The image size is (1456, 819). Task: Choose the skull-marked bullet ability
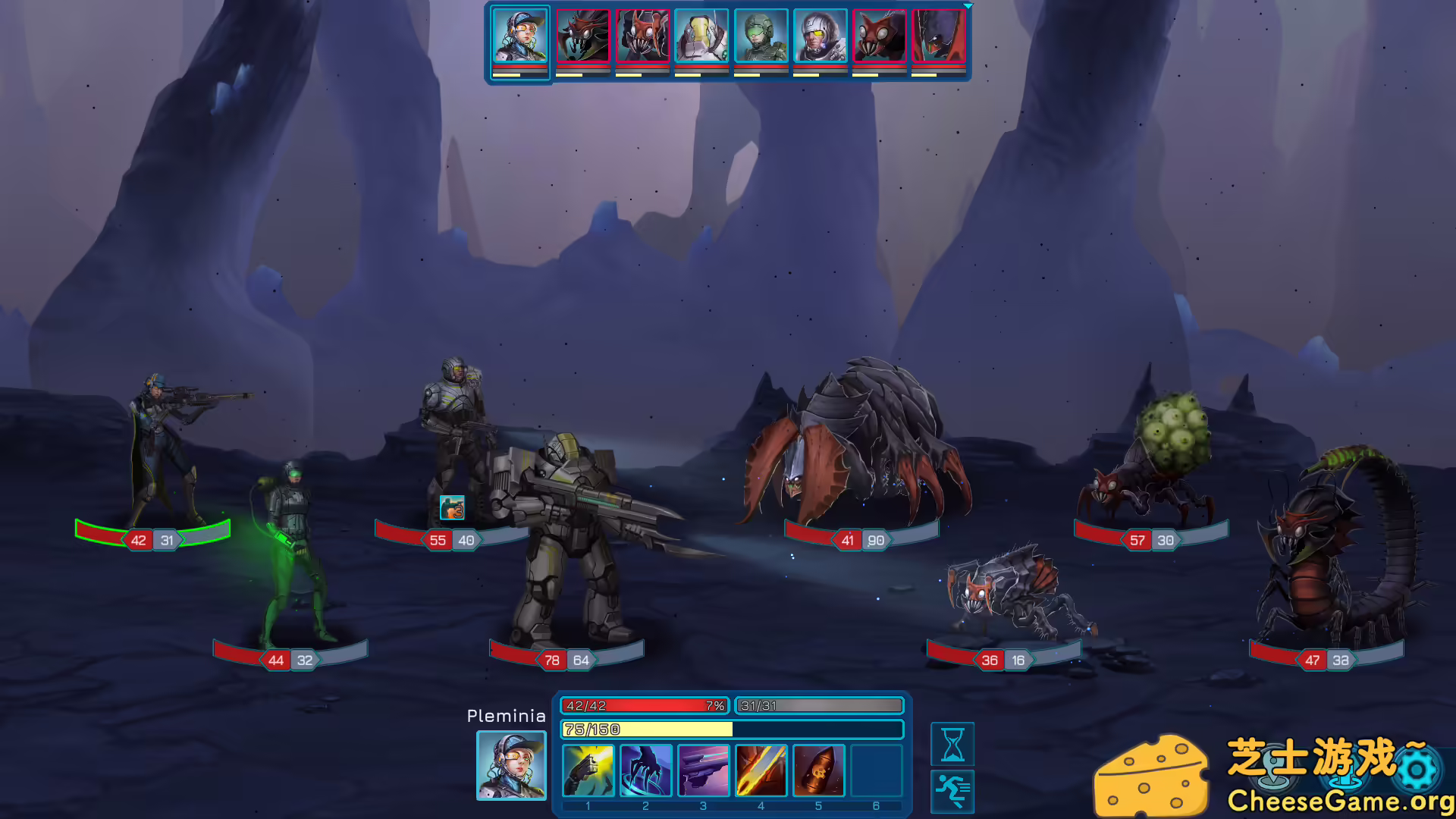[819, 770]
